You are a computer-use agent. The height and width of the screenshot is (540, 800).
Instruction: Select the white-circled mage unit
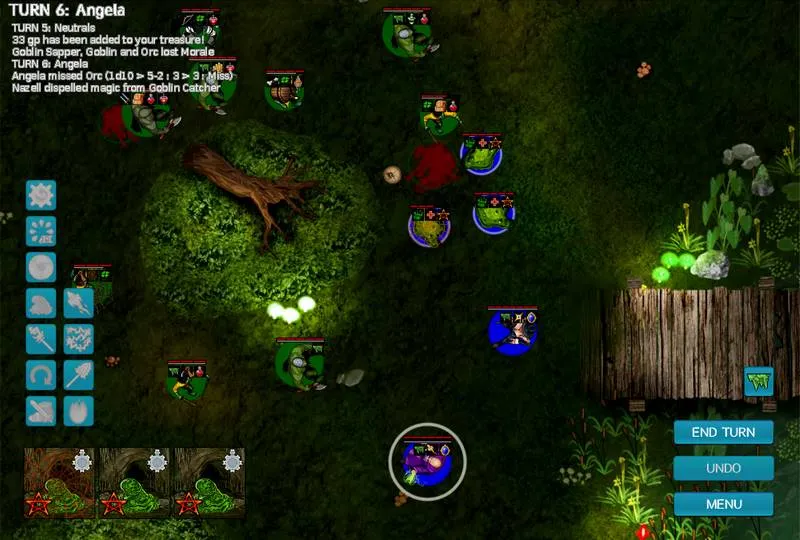(x=427, y=460)
